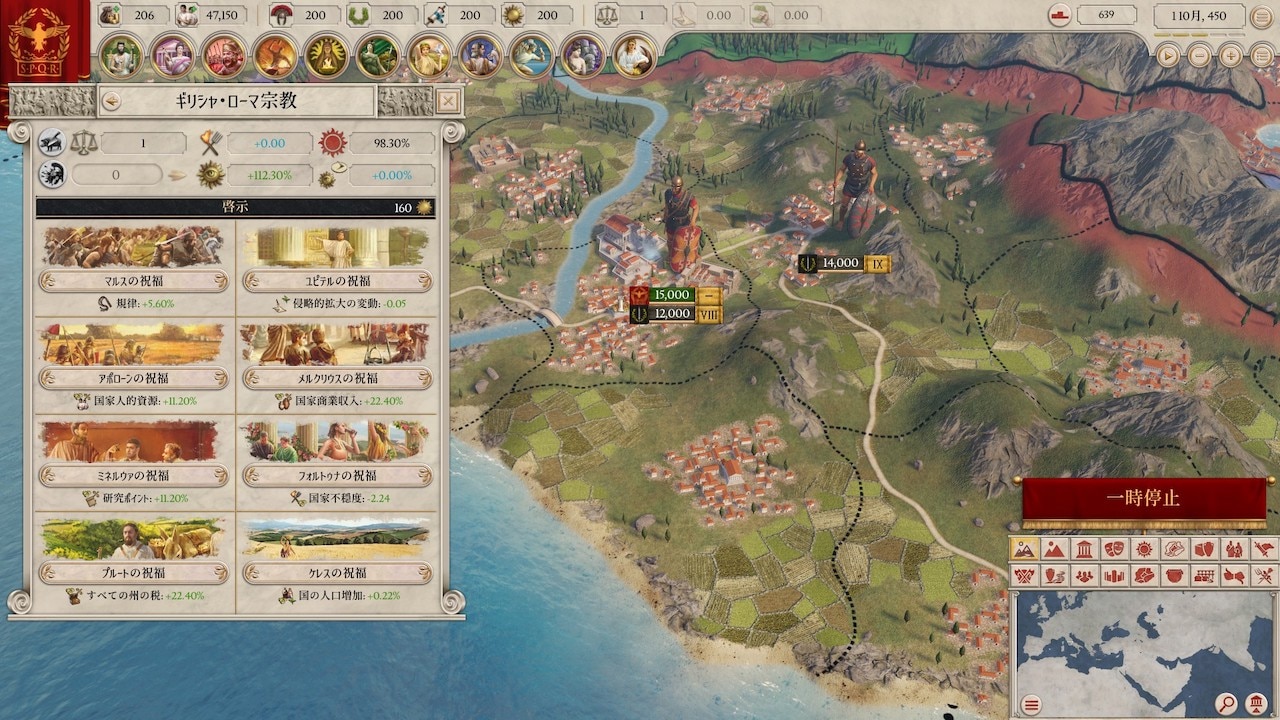Viewport: 1280px width, 720px height.
Task: Open the population bar-chart map mode
Action: [1114, 577]
